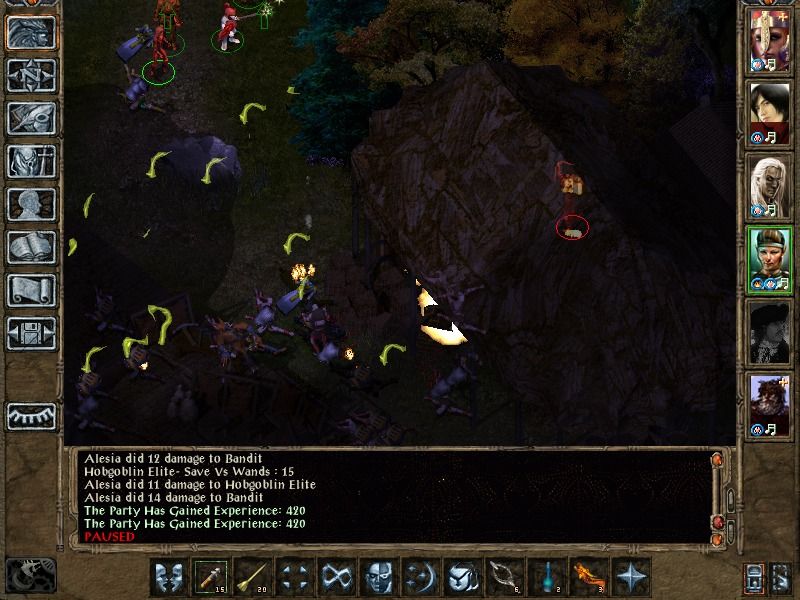
Task: Open the priest scroll
Action: [31, 290]
